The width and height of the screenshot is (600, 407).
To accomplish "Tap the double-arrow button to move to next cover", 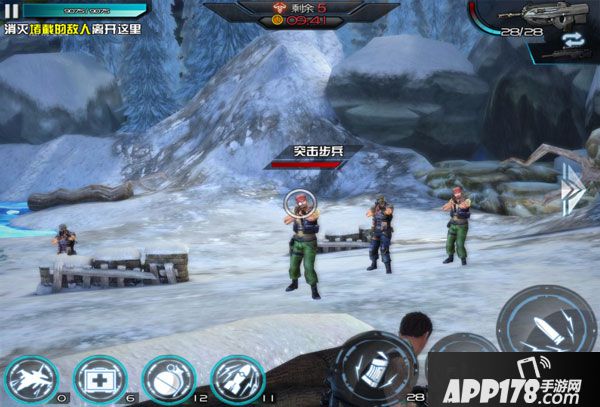I will click(572, 188).
